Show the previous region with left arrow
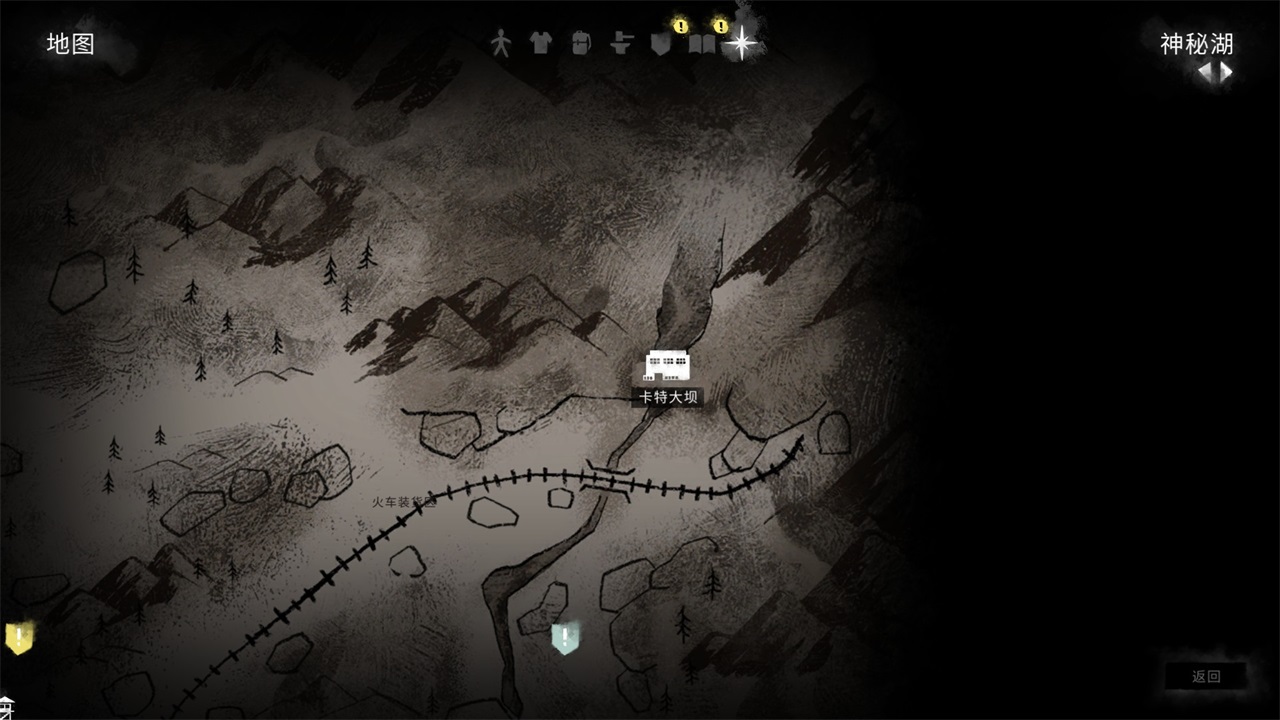Image resolution: width=1280 pixels, height=720 pixels. pyautogui.click(x=1206, y=72)
